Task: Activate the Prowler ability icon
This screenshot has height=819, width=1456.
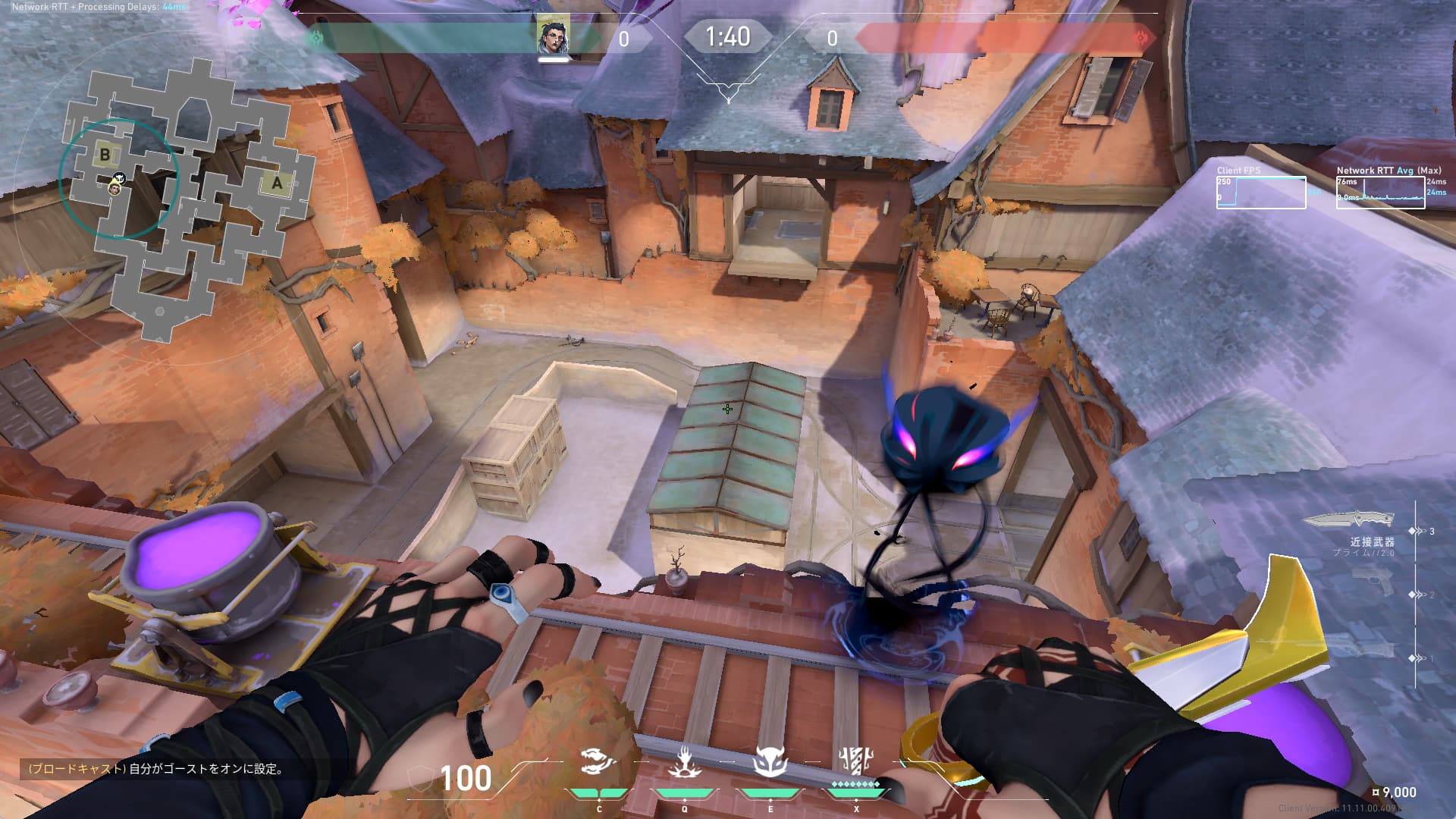Action: point(598,762)
